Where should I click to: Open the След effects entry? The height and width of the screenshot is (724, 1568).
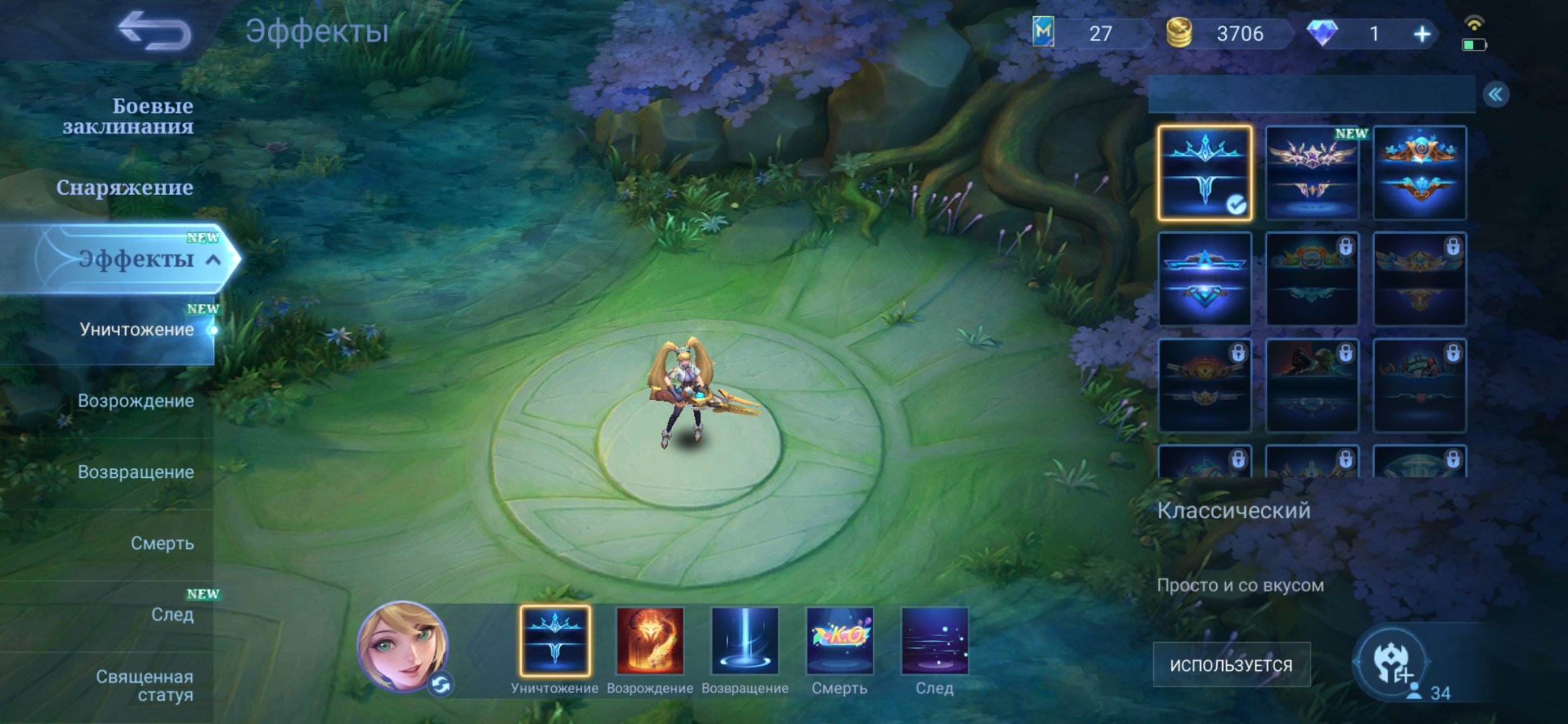point(172,614)
